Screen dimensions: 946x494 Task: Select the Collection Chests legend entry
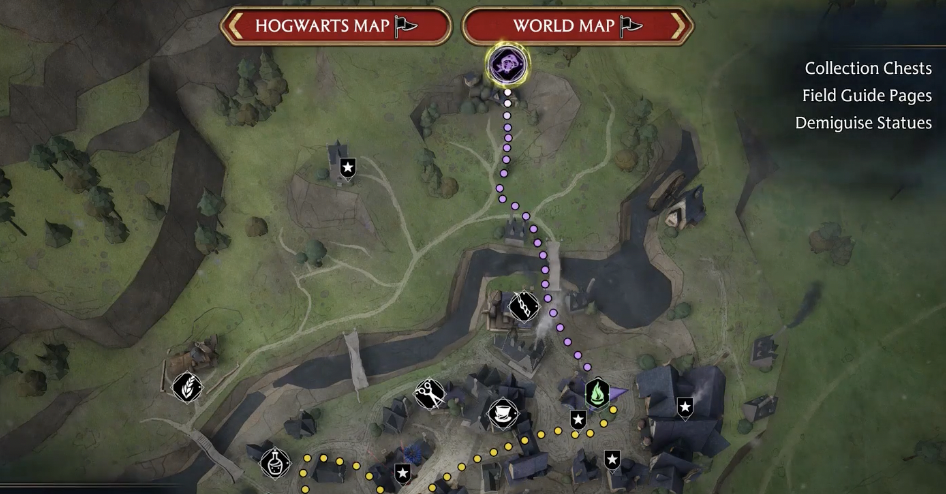[868, 69]
